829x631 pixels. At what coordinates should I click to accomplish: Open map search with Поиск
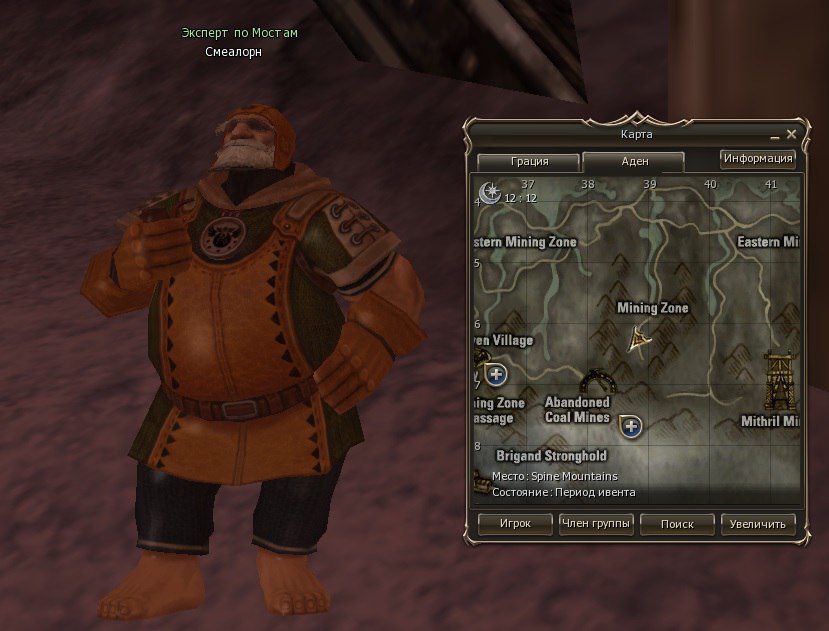click(x=677, y=523)
